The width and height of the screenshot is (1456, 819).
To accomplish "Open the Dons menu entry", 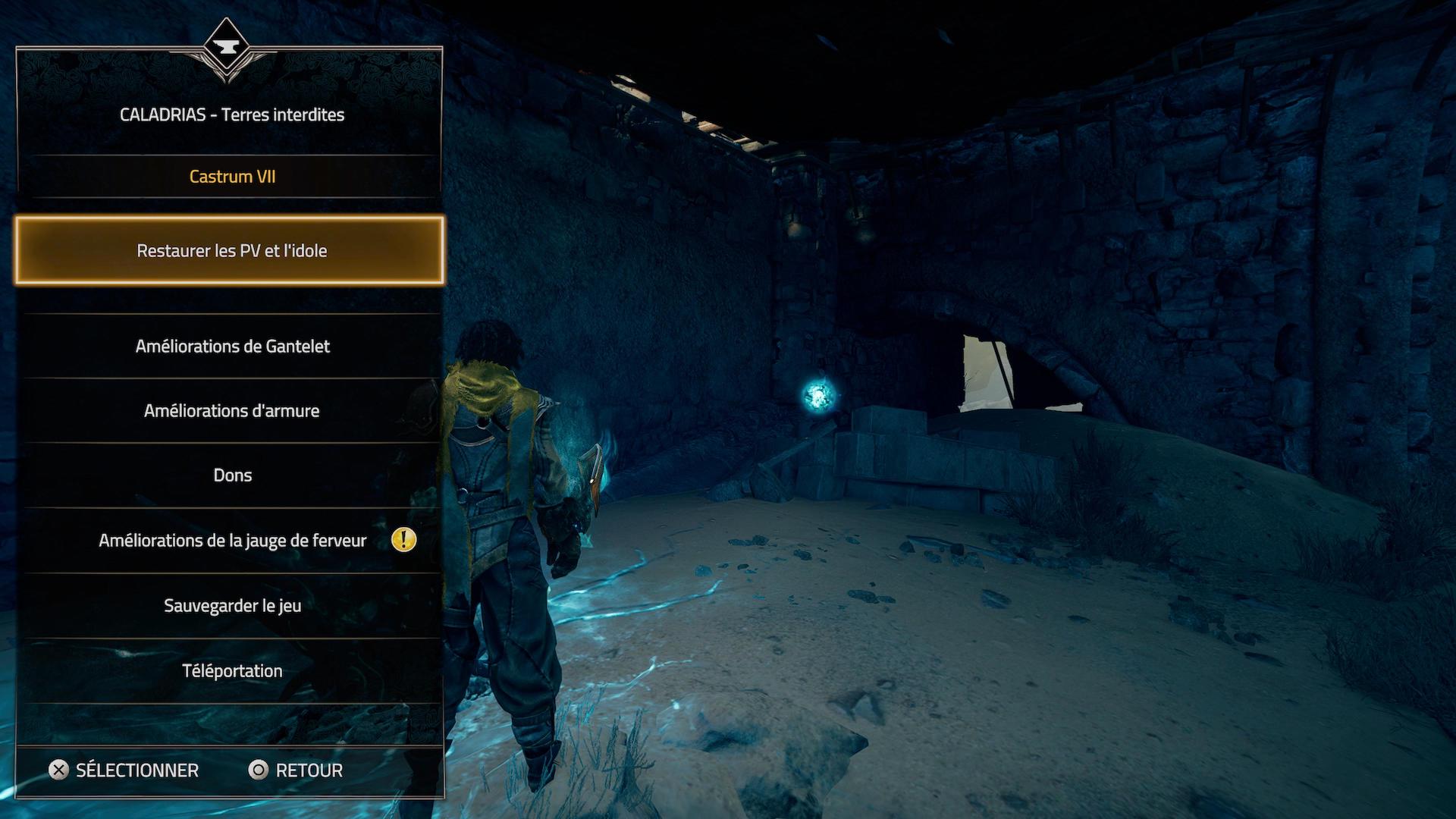I will tap(232, 475).
